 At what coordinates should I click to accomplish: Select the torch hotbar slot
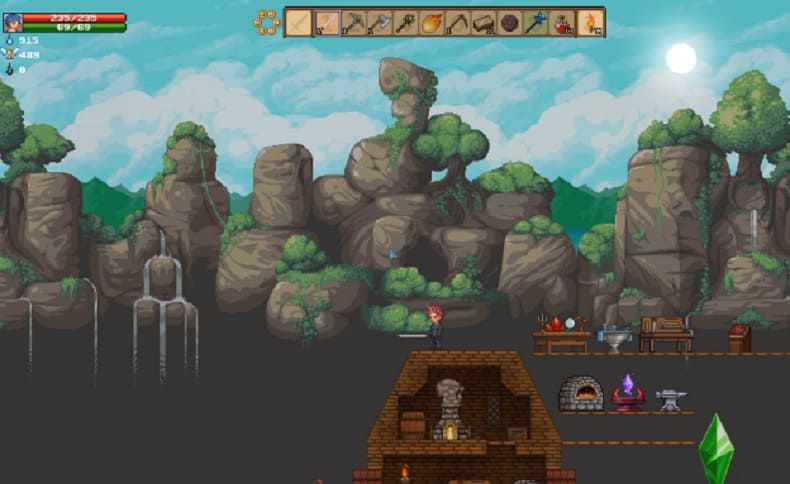pyautogui.click(x=590, y=22)
